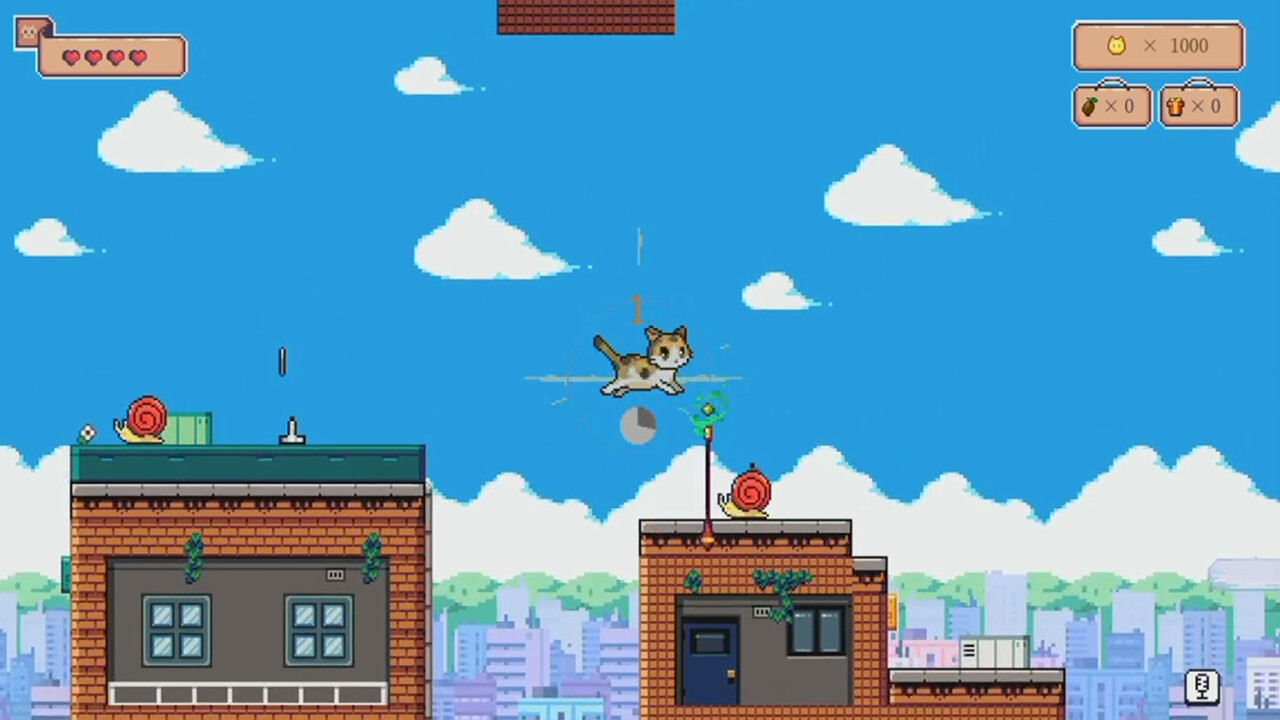Click the brick block at the top

[584, 14]
